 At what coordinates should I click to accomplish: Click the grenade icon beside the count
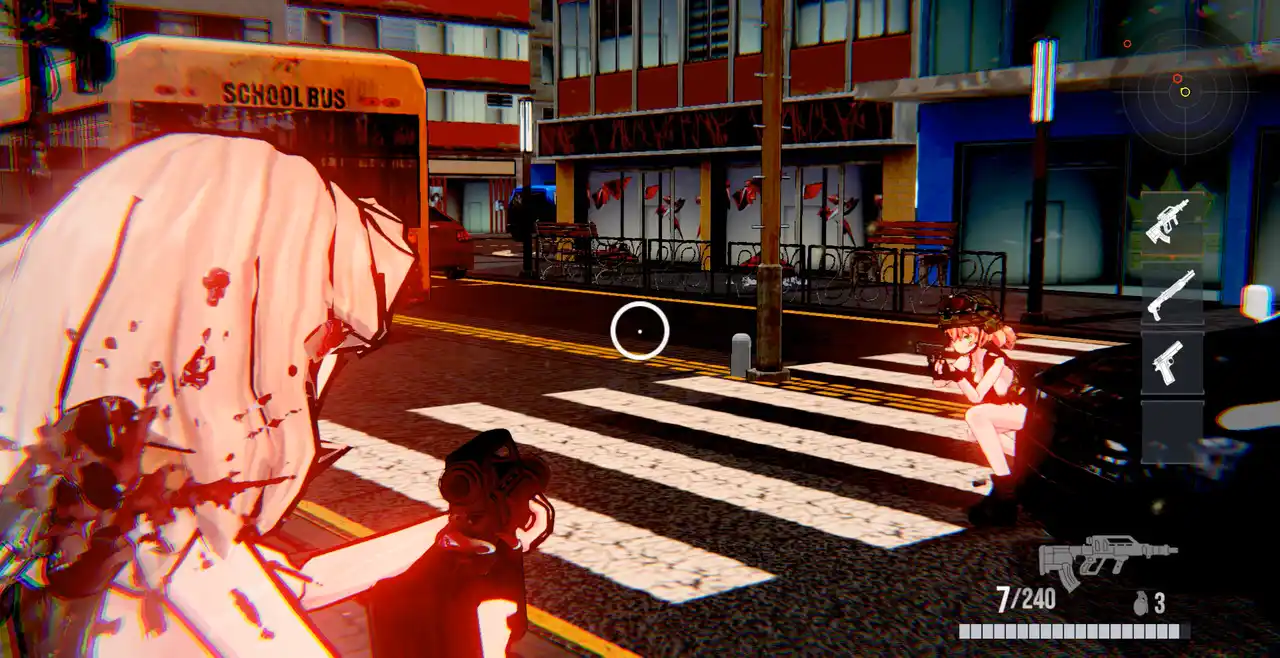coord(1140,603)
